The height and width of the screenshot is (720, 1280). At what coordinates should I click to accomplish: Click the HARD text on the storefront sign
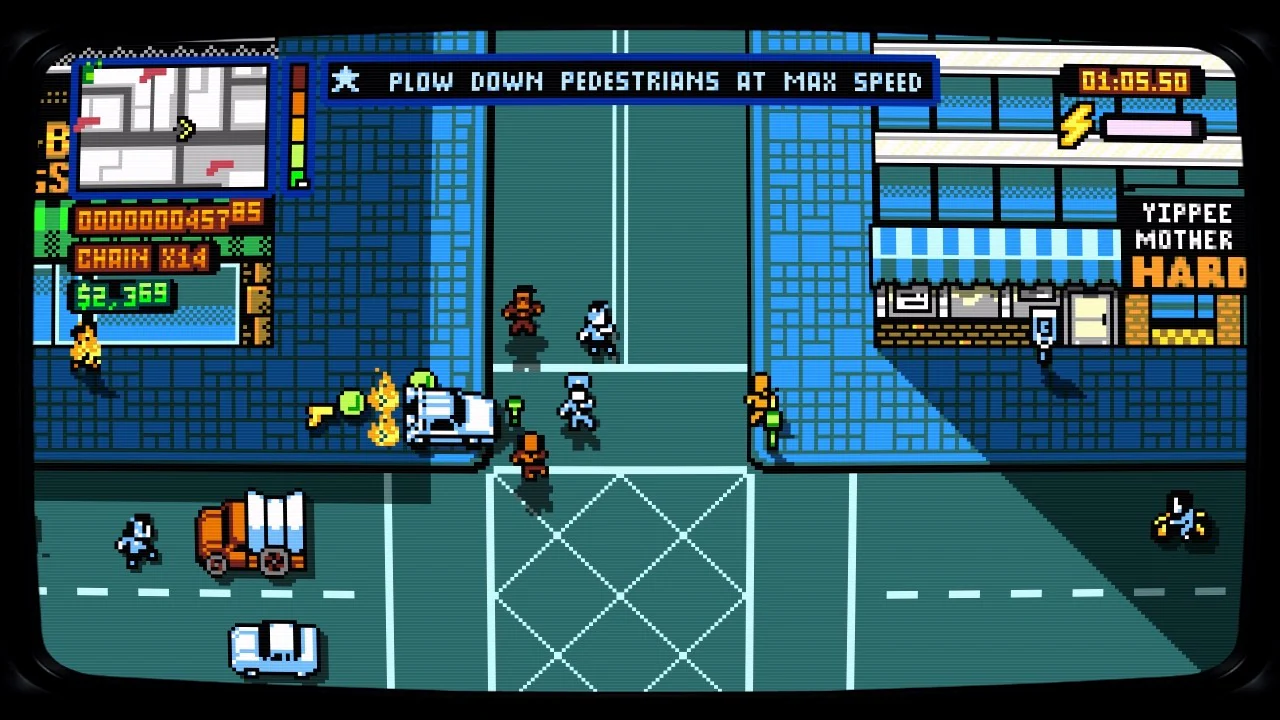pos(1190,271)
